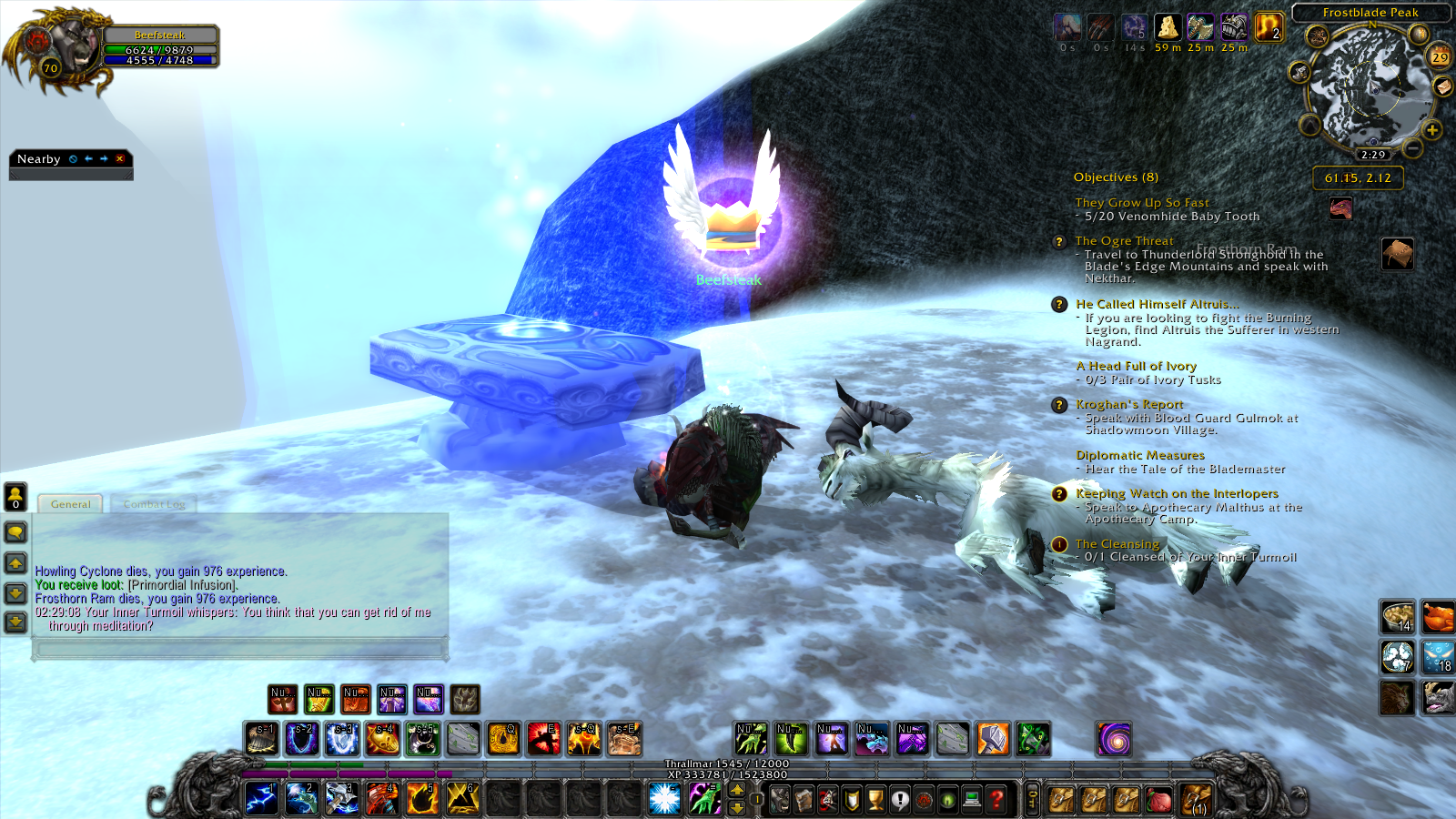
Task: Zoom in the minimap with the plus button
Action: [x=1432, y=130]
